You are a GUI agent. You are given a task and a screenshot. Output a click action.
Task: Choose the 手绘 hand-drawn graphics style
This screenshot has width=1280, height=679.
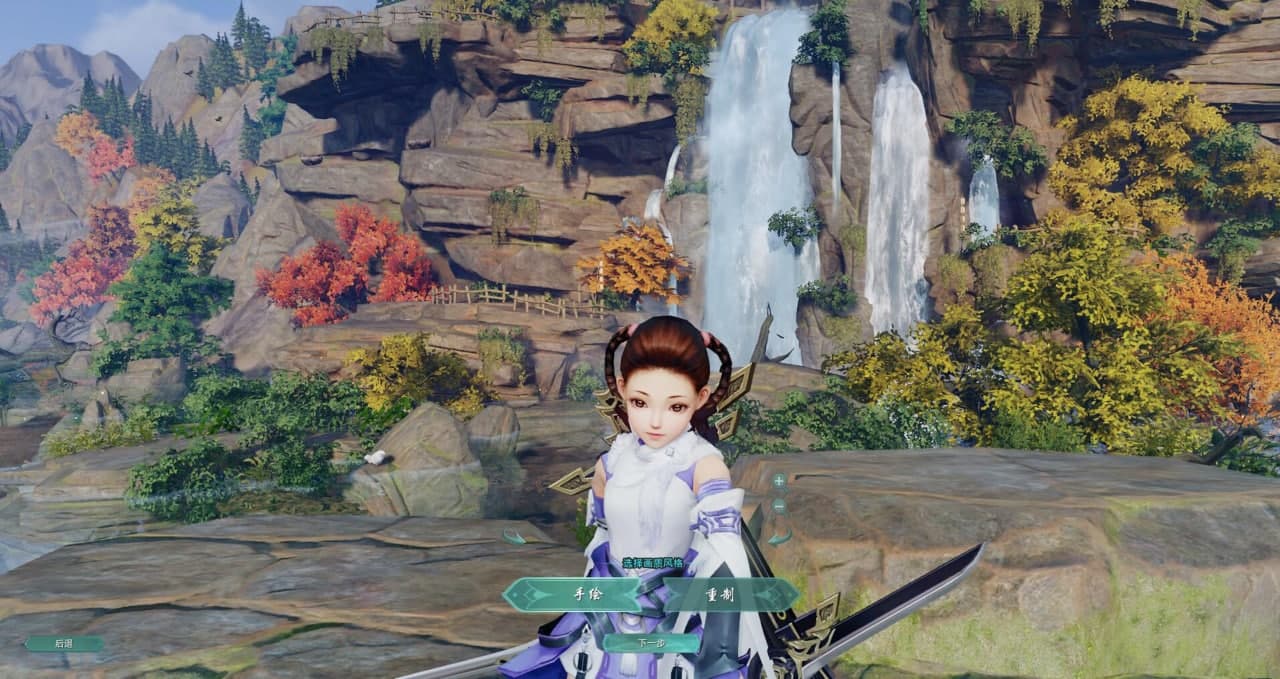[585, 594]
